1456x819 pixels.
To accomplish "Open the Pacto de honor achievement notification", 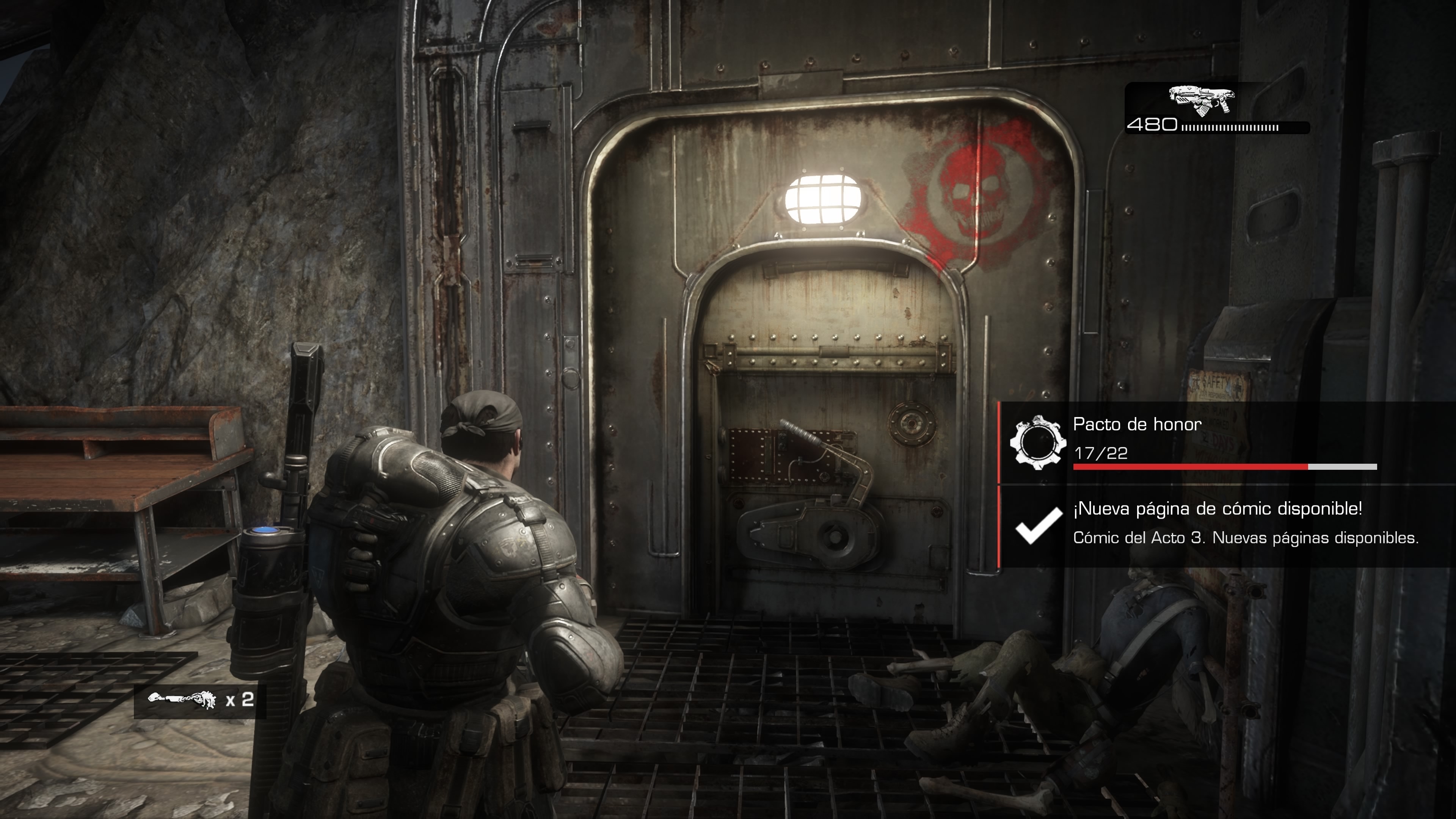I will coord(1224,442).
